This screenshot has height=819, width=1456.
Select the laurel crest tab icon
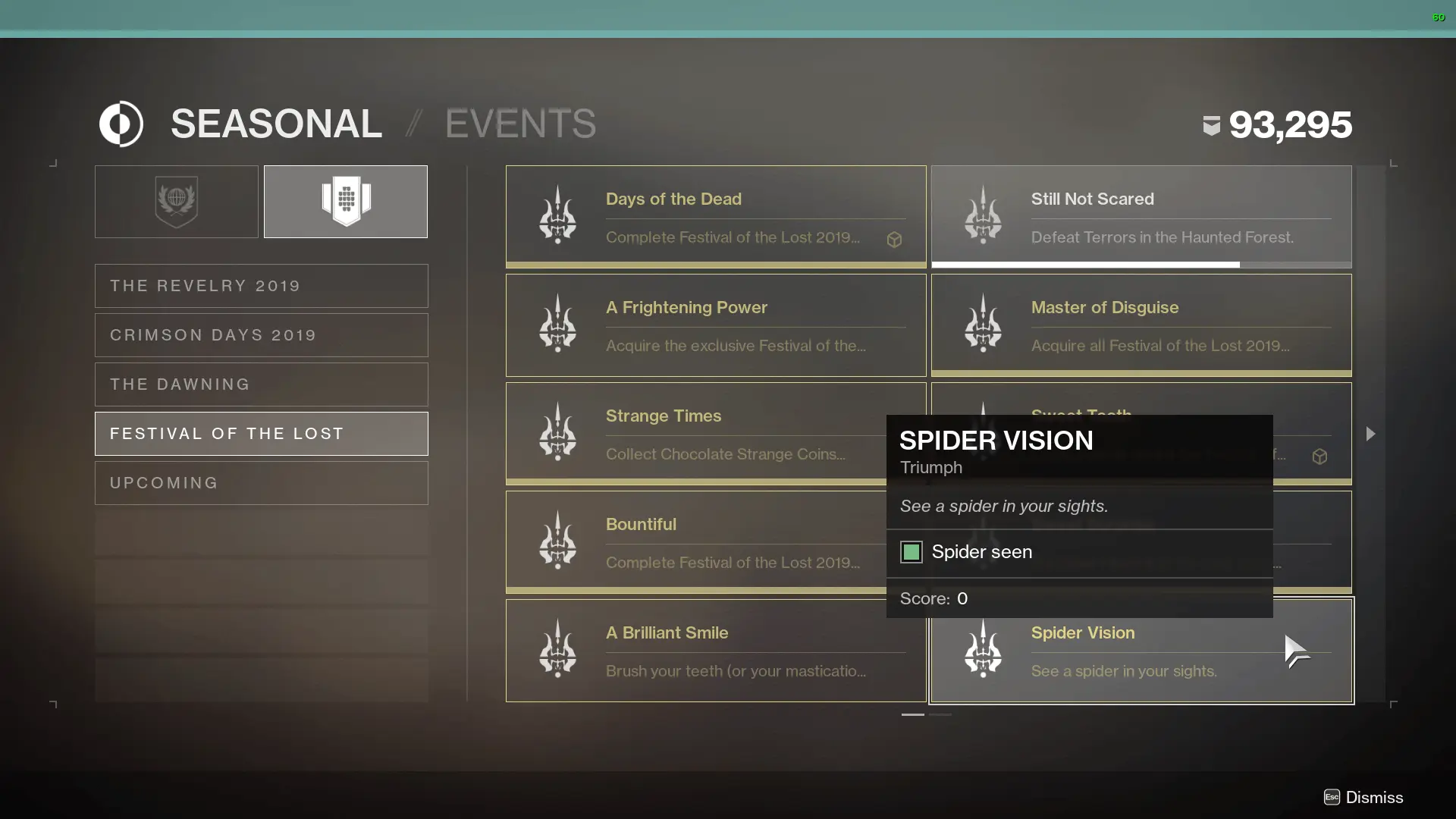click(175, 201)
